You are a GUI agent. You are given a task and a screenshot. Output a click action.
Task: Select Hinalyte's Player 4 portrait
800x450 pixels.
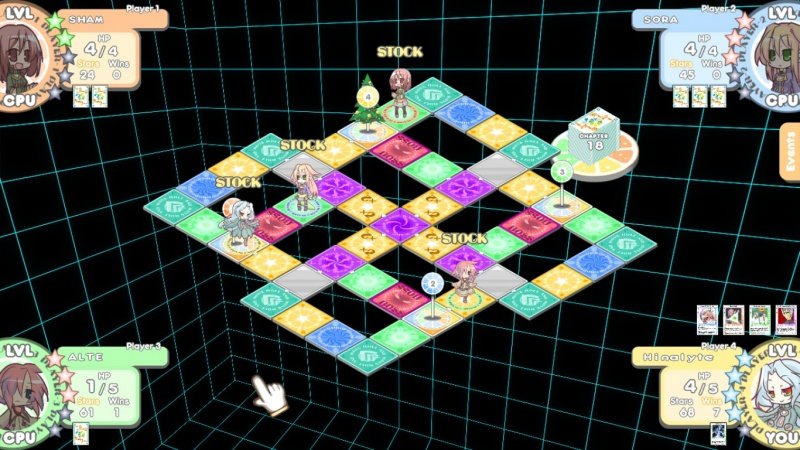click(775, 392)
